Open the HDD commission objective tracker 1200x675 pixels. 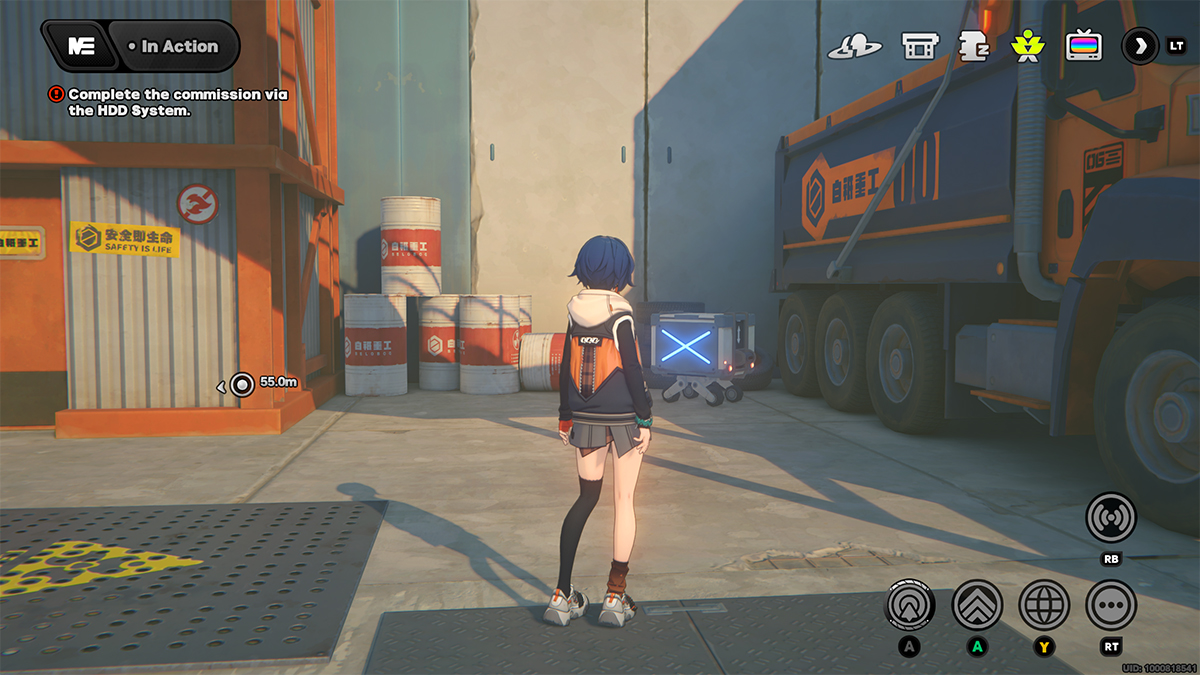point(170,102)
